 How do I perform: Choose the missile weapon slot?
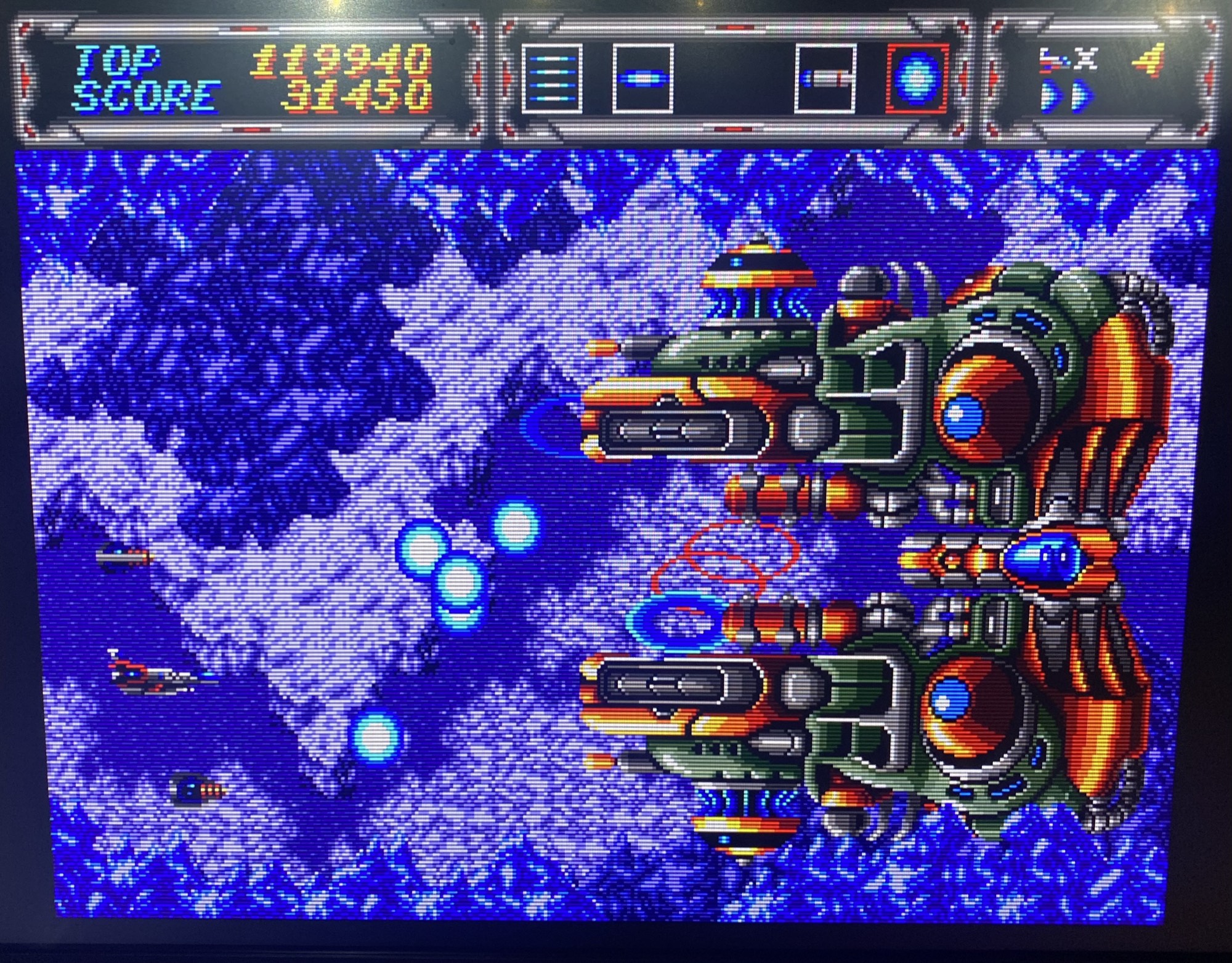pos(825,79)
